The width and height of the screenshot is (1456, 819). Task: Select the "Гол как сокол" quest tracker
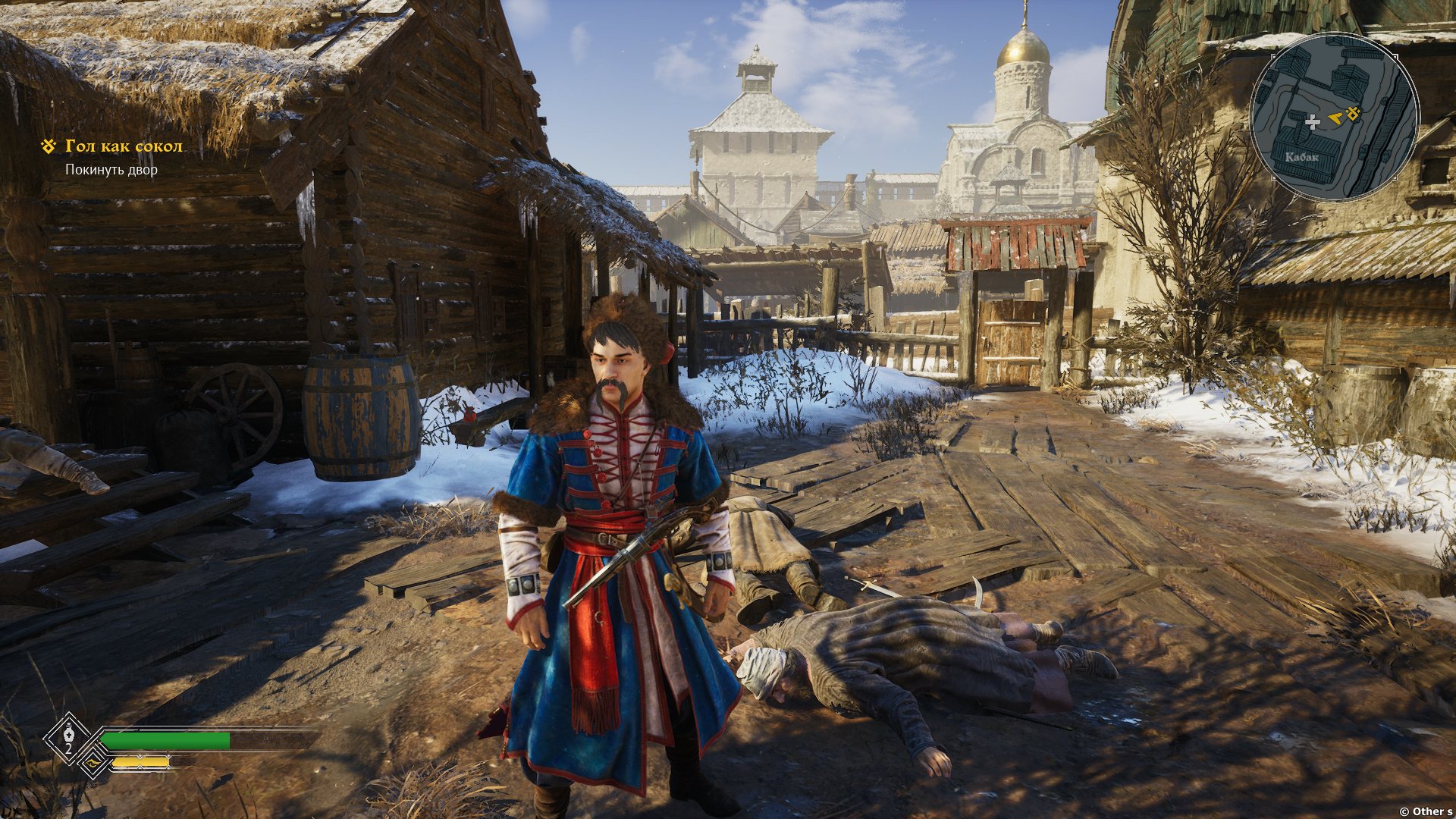coord(124,146)
